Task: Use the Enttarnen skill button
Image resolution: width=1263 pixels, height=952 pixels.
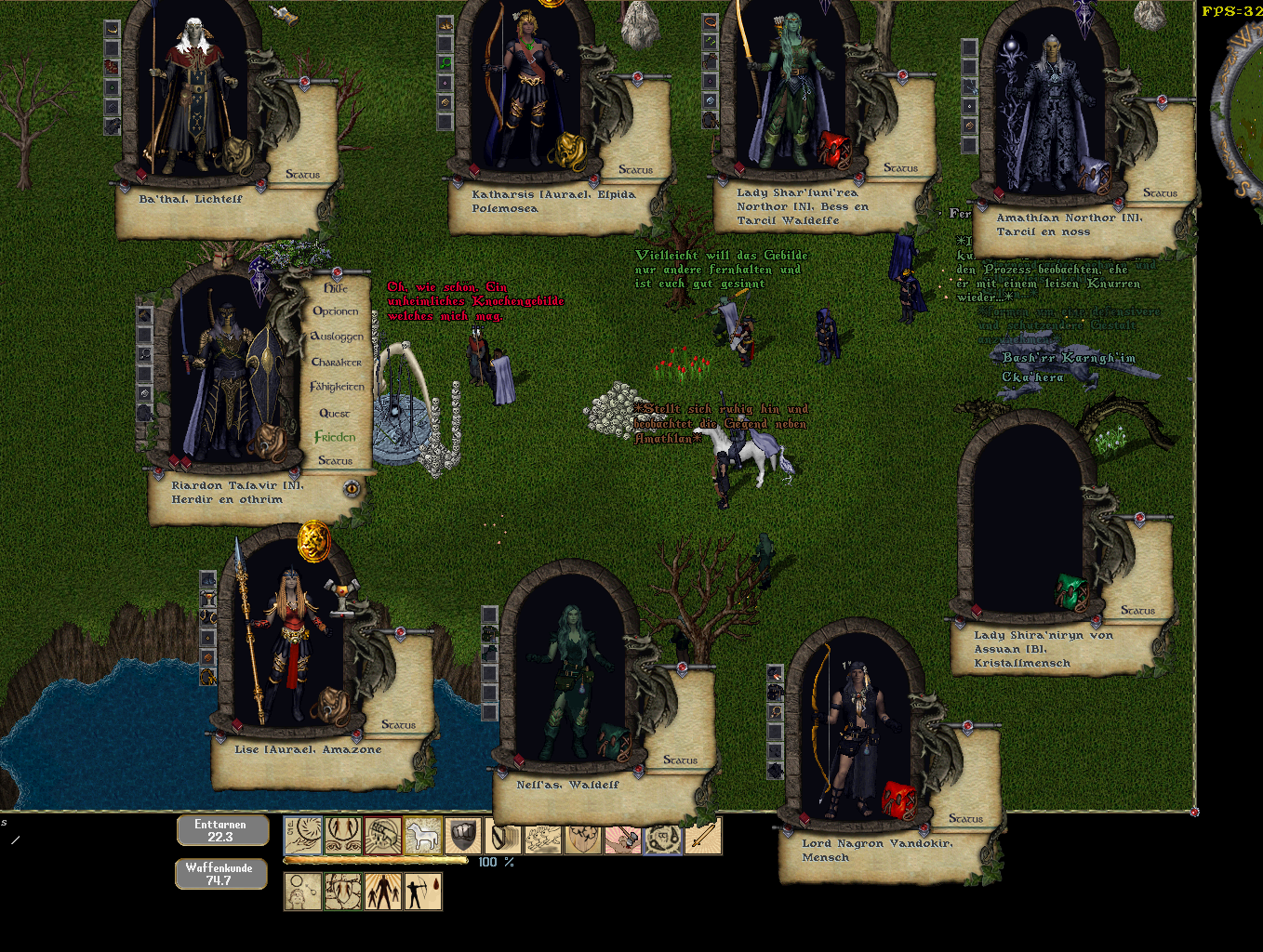Action: click(221, 830)
